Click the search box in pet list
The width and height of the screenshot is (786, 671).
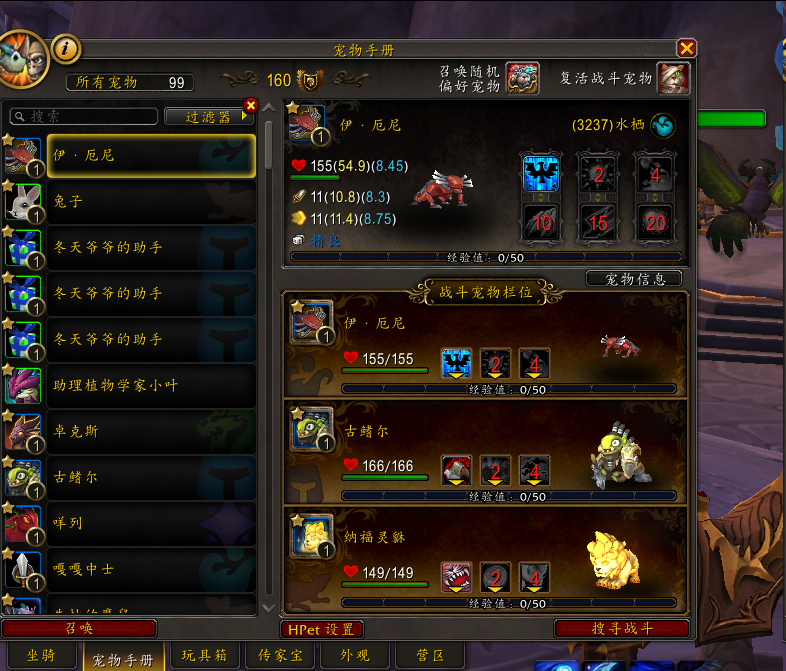[x=83, y=116]
